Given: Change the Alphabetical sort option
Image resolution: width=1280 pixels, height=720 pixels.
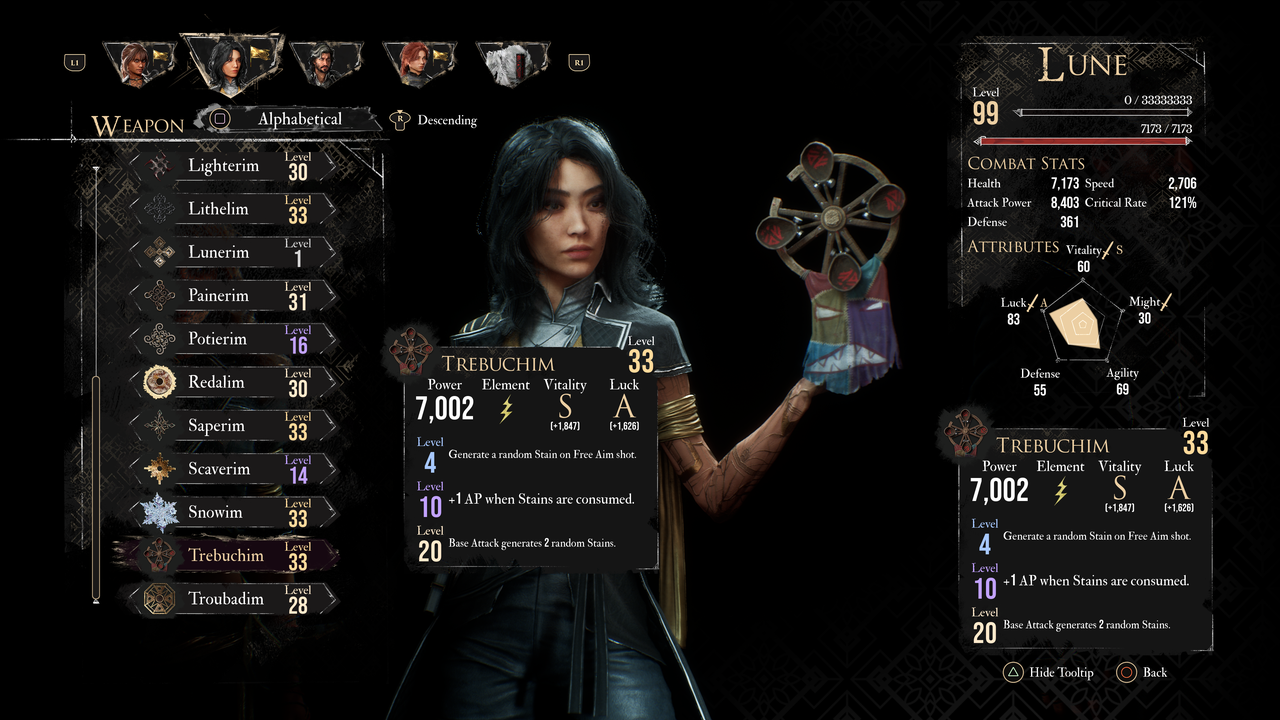Looking at the screenshot, I should 290,119.
